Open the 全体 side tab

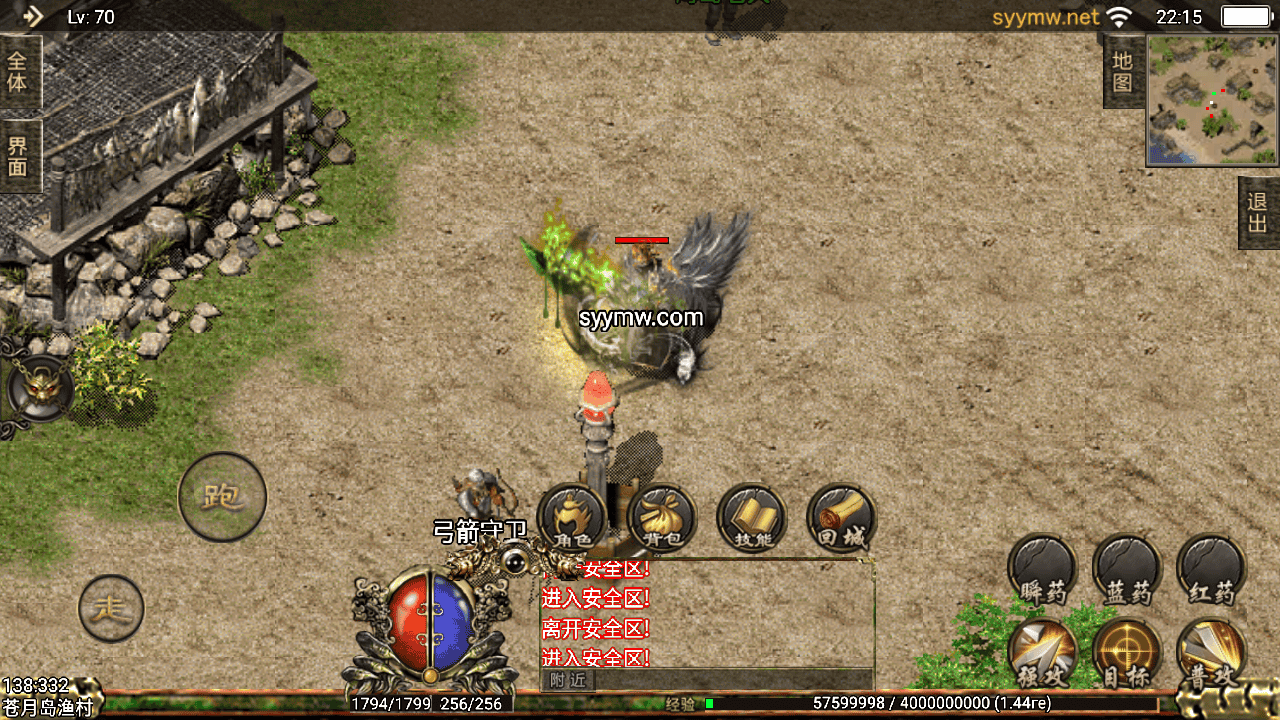(18, 72)
